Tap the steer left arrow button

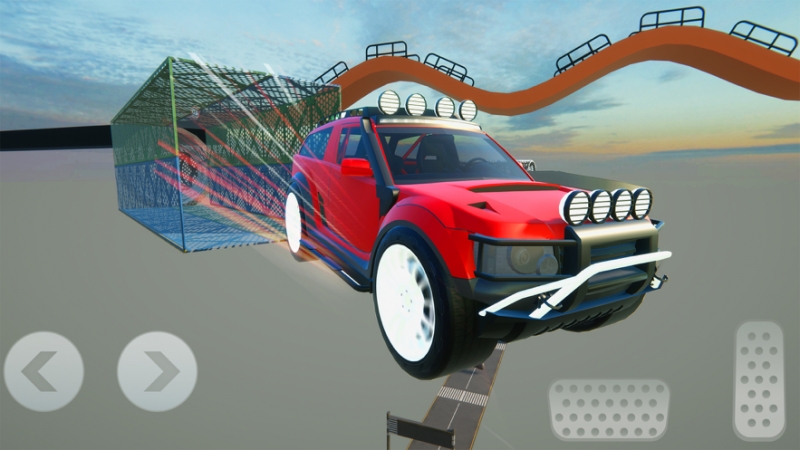[44, 371]
